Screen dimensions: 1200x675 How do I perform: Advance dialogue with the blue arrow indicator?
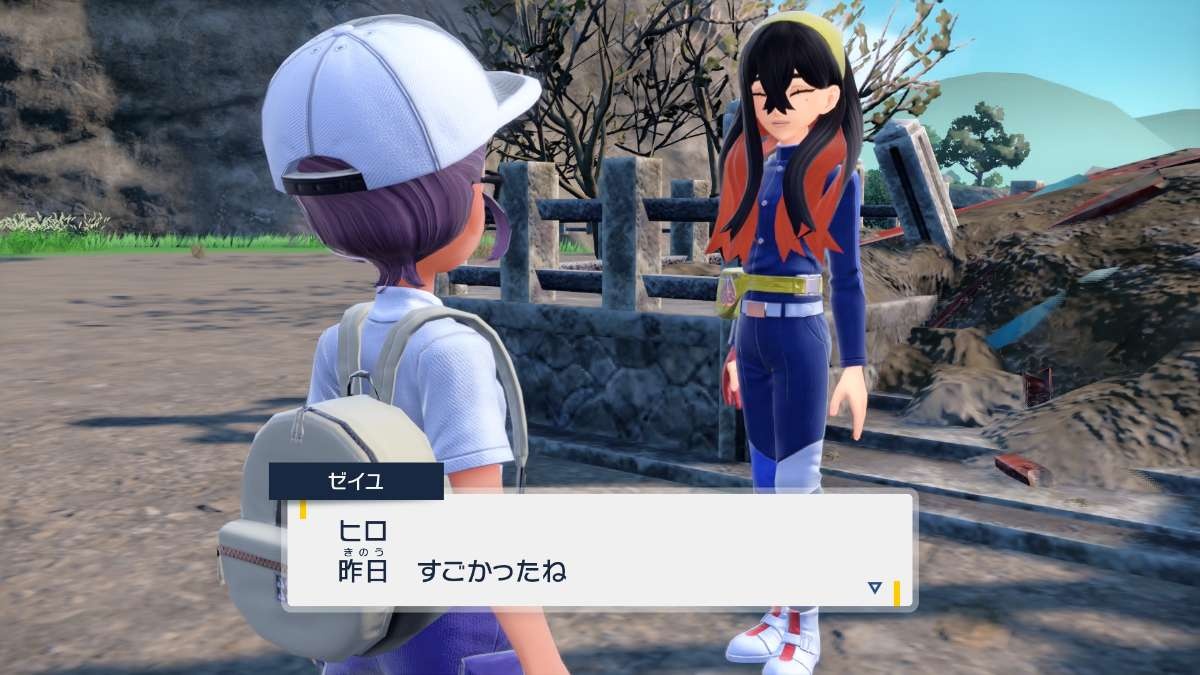point(875,588)
